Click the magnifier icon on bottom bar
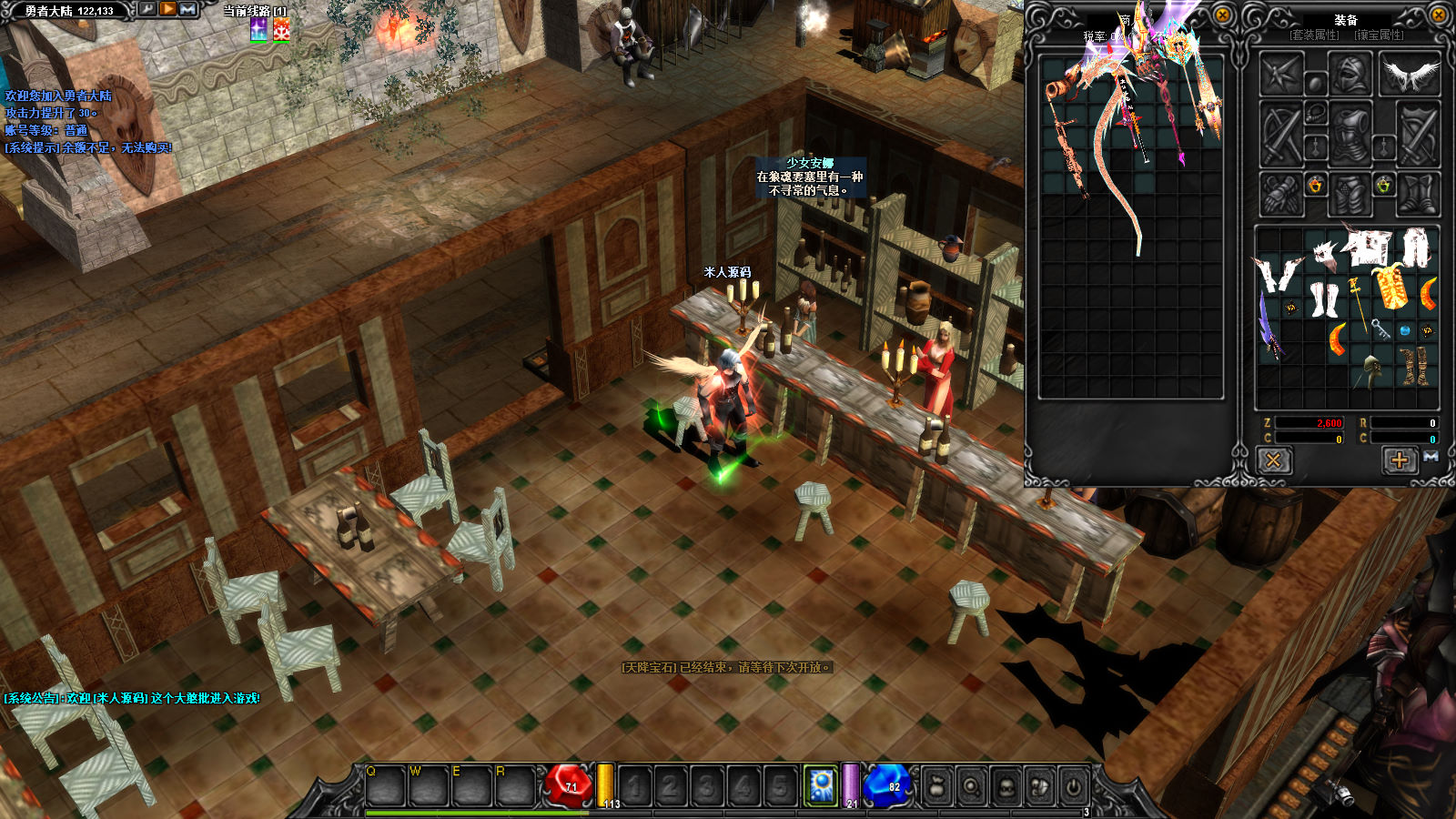The width and height of the screenshot is (1456, 819). point(971,785)
